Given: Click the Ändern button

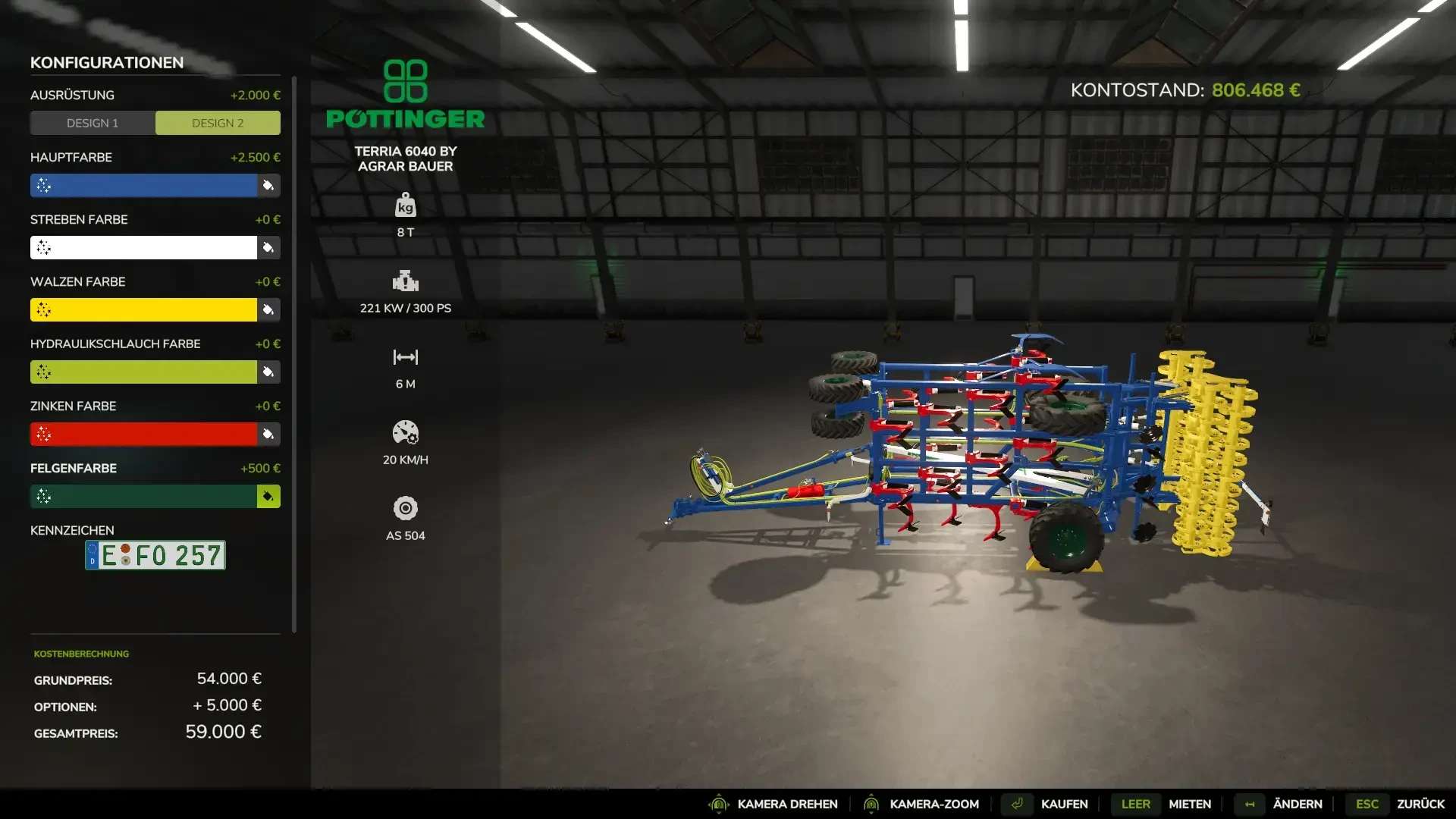Looking at the screenshot, I should (x=1297, y=804).
